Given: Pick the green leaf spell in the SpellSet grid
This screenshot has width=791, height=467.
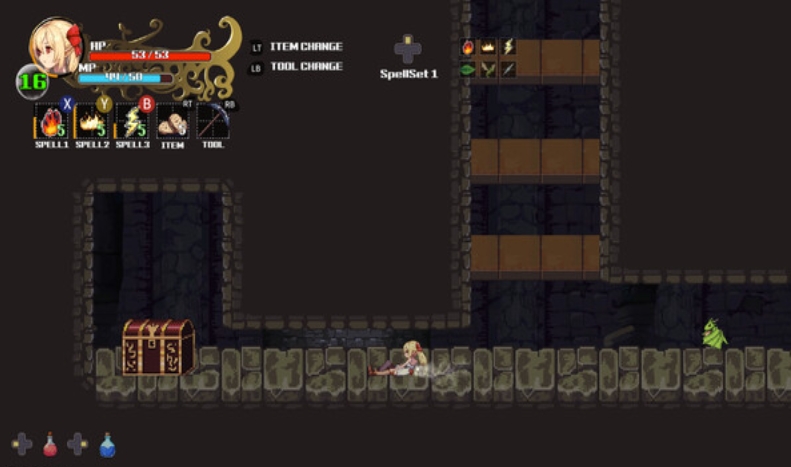Looking at the screenshot, I should [x=468, y=69].
